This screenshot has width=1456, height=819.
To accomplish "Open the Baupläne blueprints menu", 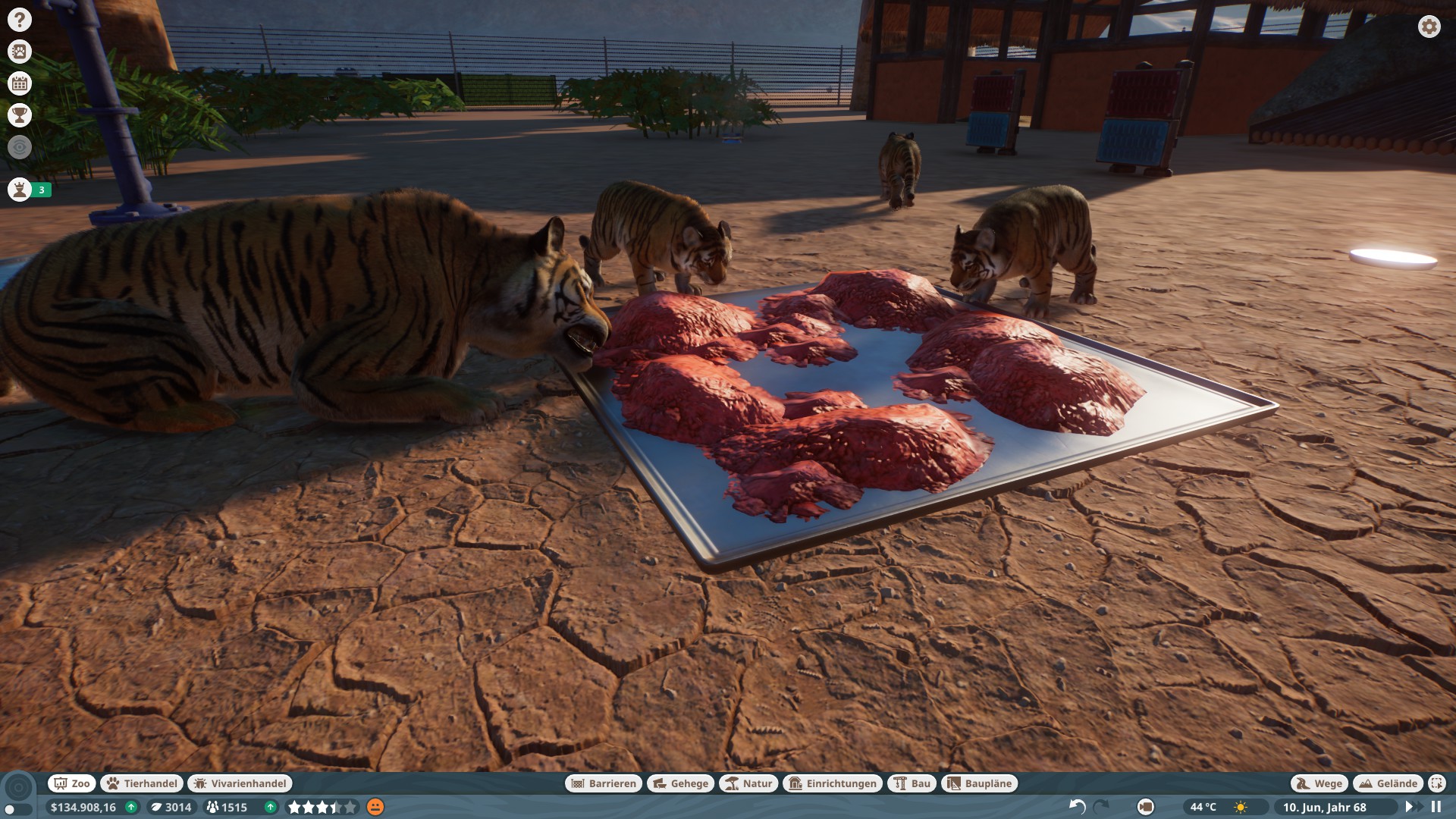I will pyautogui.click(x=979, y=783).
